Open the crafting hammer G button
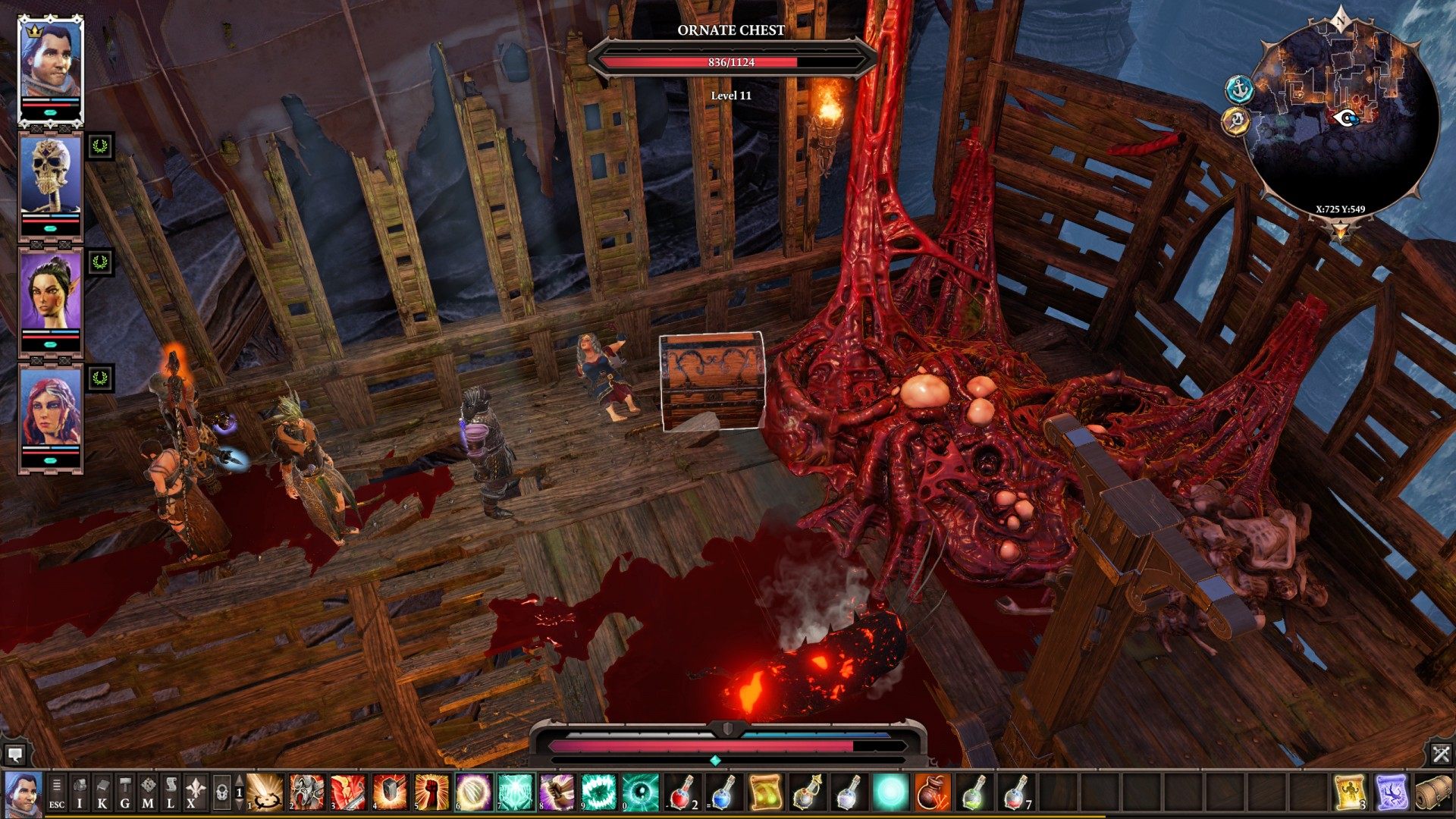This screenshot has width=1456, height=819. (x=125, y=792)
